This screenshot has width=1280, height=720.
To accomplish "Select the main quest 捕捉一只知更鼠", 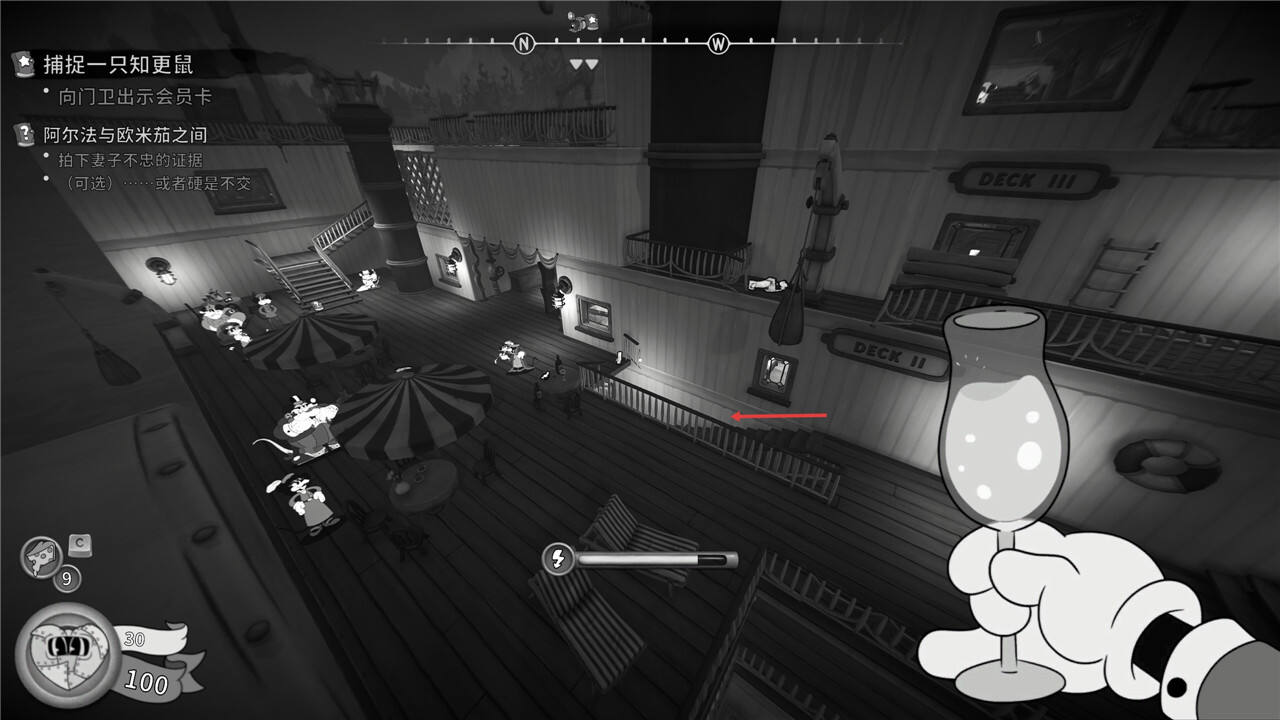I will 118,65.
